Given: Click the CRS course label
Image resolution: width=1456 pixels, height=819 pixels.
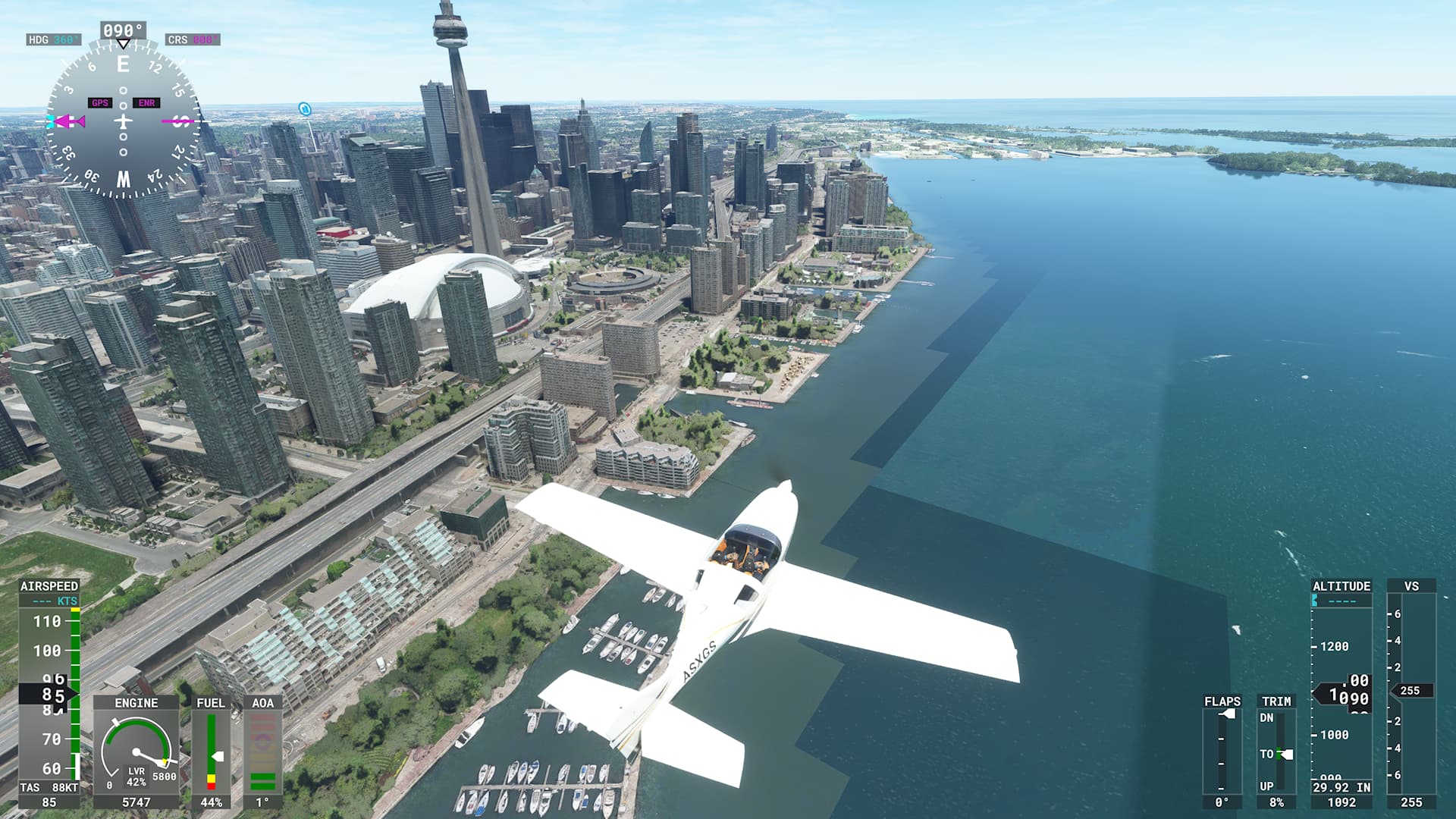Looking at the screenshot, I should [x=193, y=39].
